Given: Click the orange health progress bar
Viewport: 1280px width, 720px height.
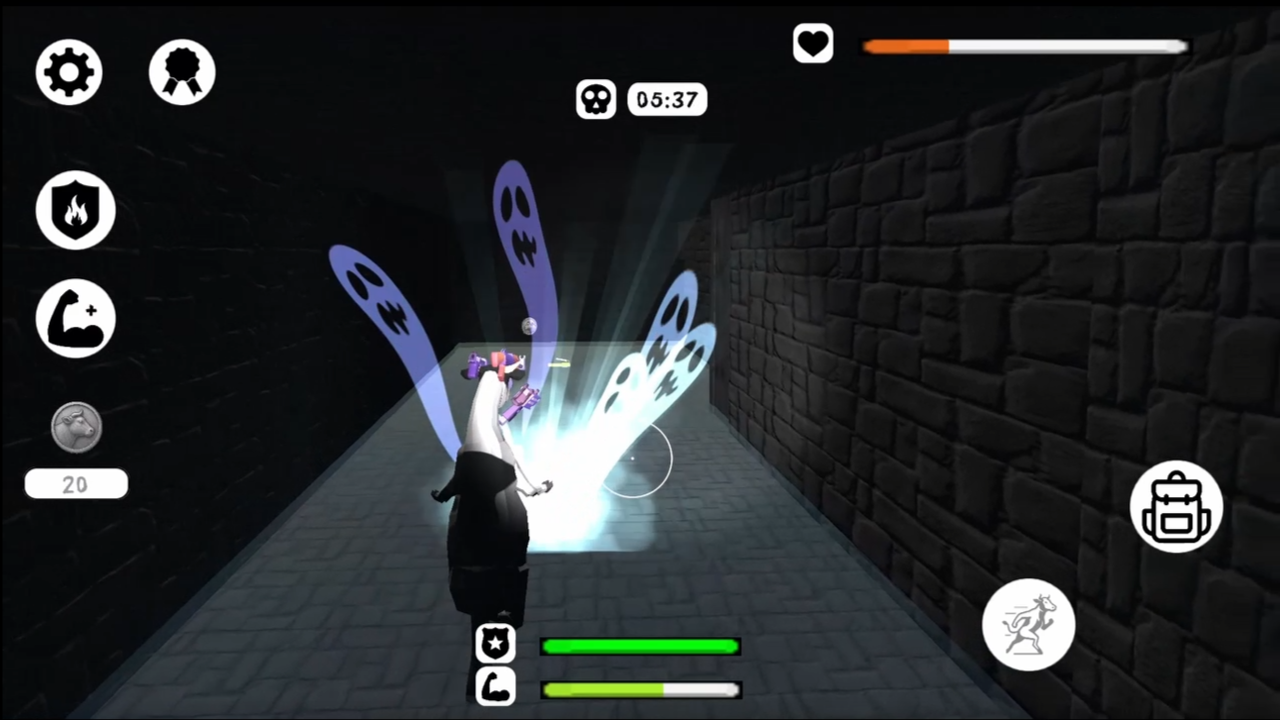Looking at the screenshot, I should tap(905, 46).
